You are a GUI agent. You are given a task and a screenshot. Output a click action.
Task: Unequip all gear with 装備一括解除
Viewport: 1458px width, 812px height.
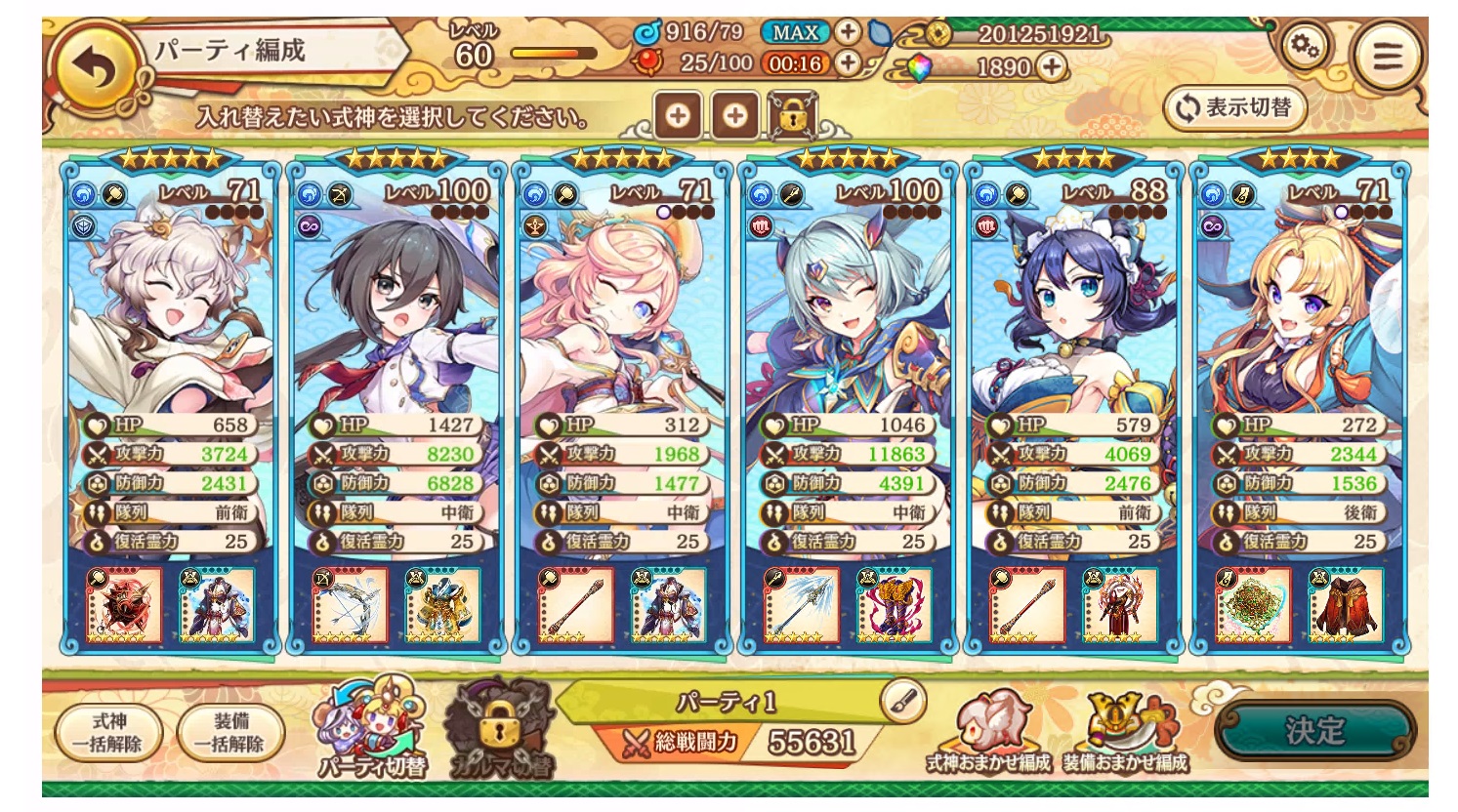click(230, 732)
